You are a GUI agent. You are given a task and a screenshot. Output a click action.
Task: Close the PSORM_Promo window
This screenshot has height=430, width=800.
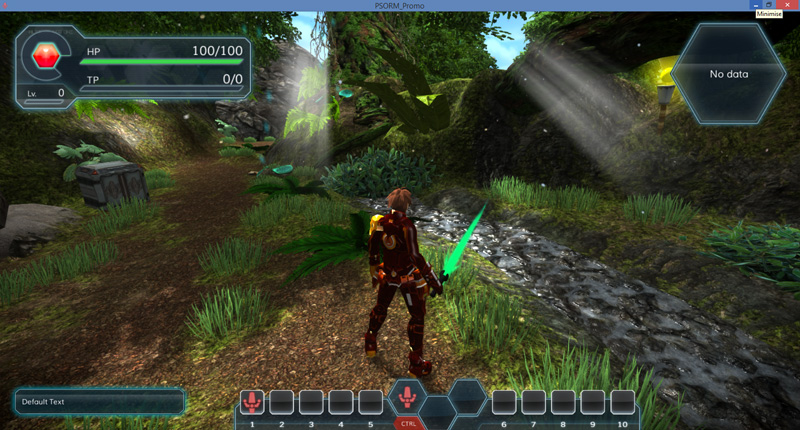pyautogui.click(x=786, y=5)
